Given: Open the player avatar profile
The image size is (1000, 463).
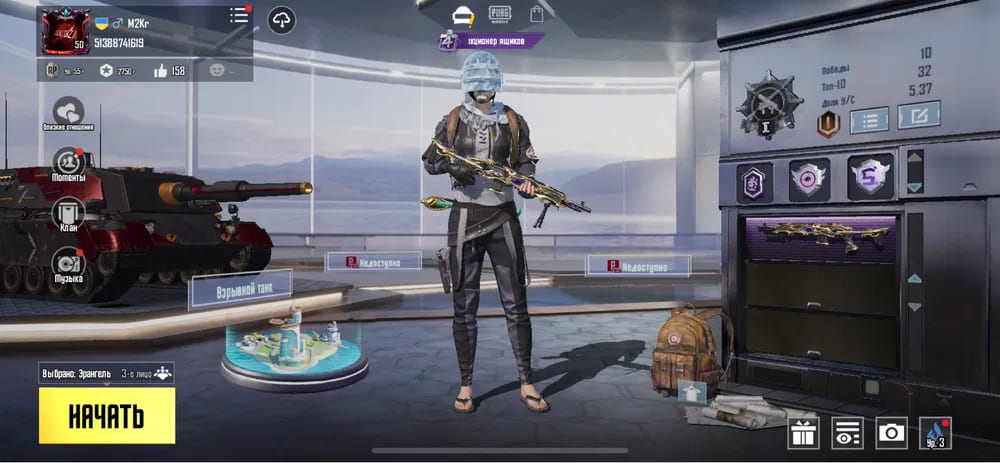Looking at the screenshot, I should click(x=63, y=31).
